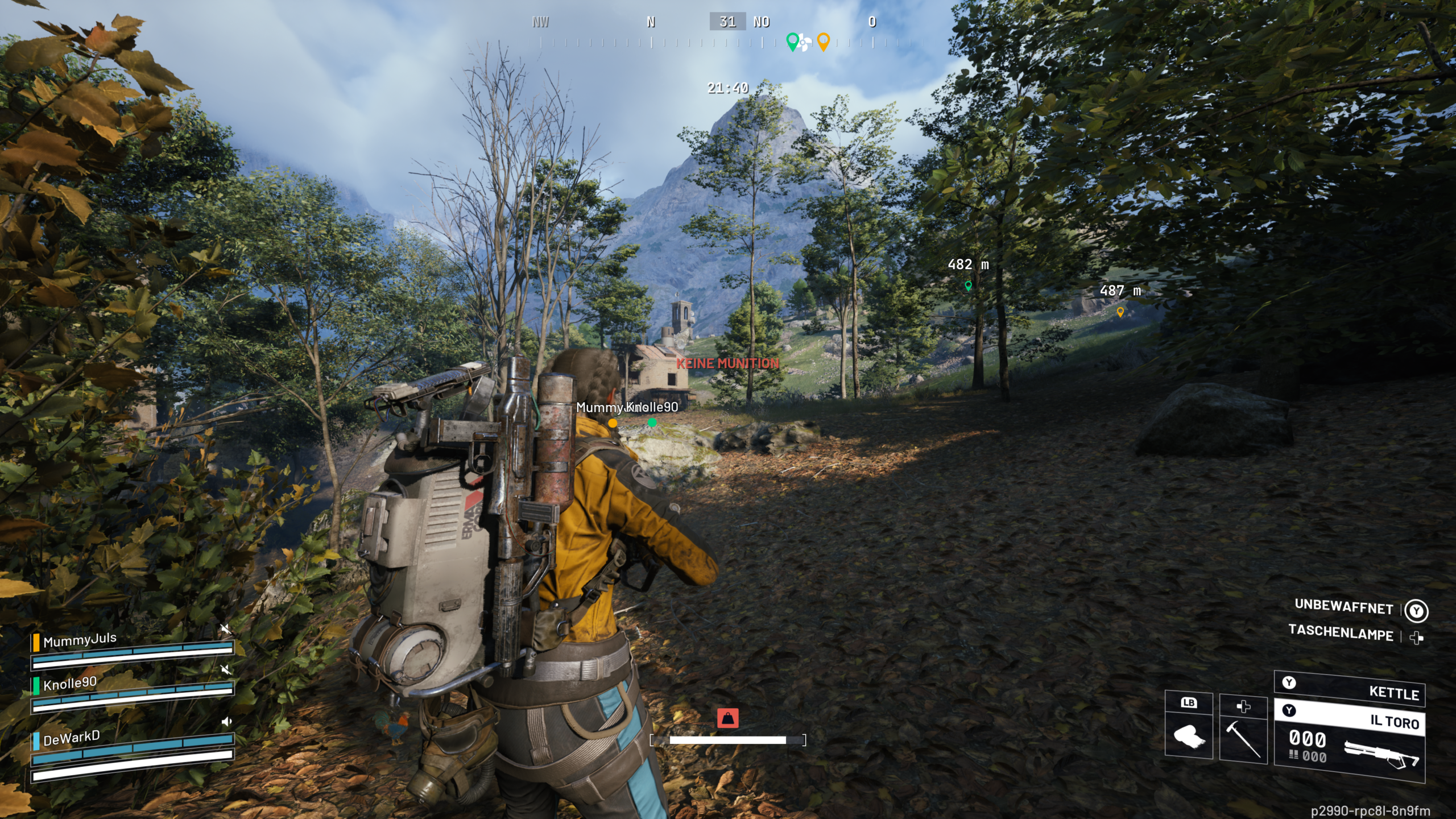Viewport: 1456px width, 819px height.
Task: Open the red backpack weight icon
Action: click(x=728, y=718)
